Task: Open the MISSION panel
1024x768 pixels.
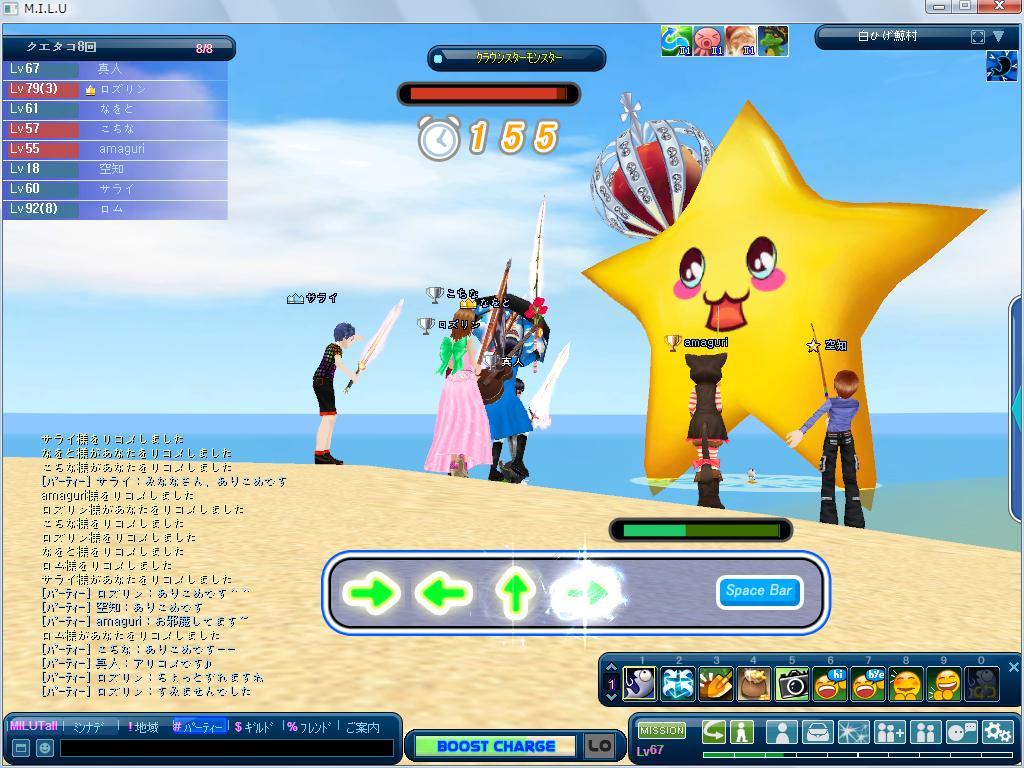Action: tap(662, 731)
